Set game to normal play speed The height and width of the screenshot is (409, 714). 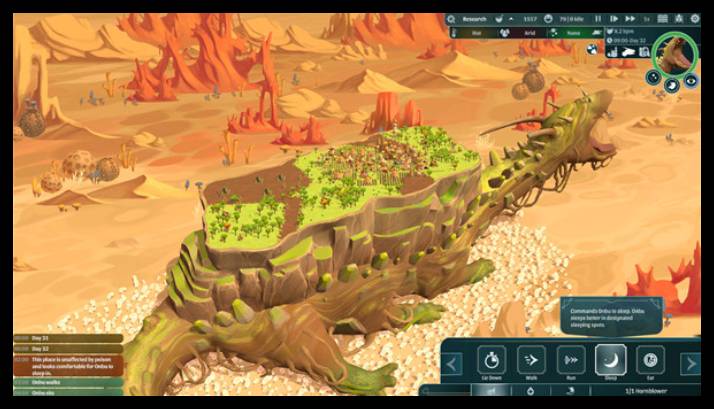click(613, 18)
